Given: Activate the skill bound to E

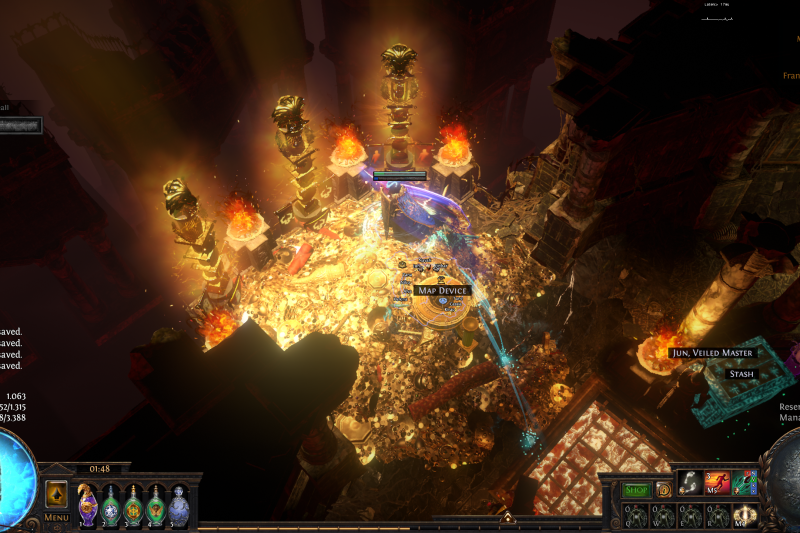Looking at the screenshot, I should (x=690, y=516).
